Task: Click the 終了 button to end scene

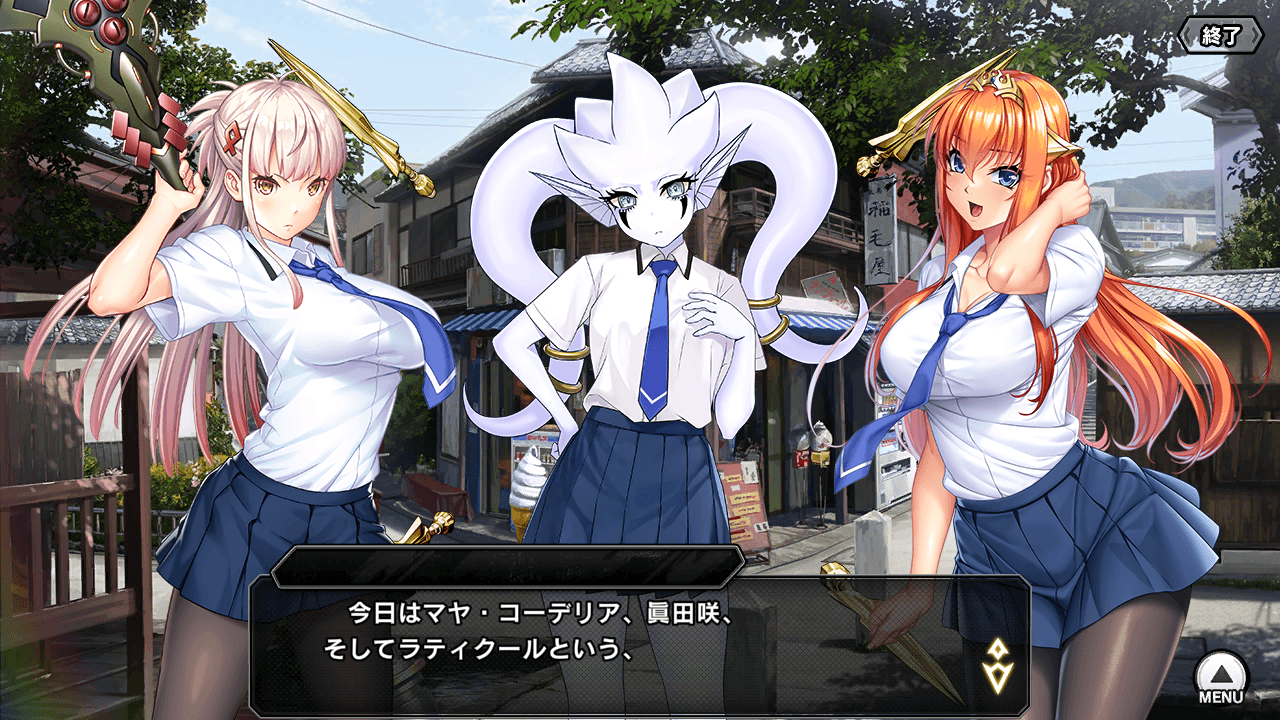Action: [x=1219, y=35]
